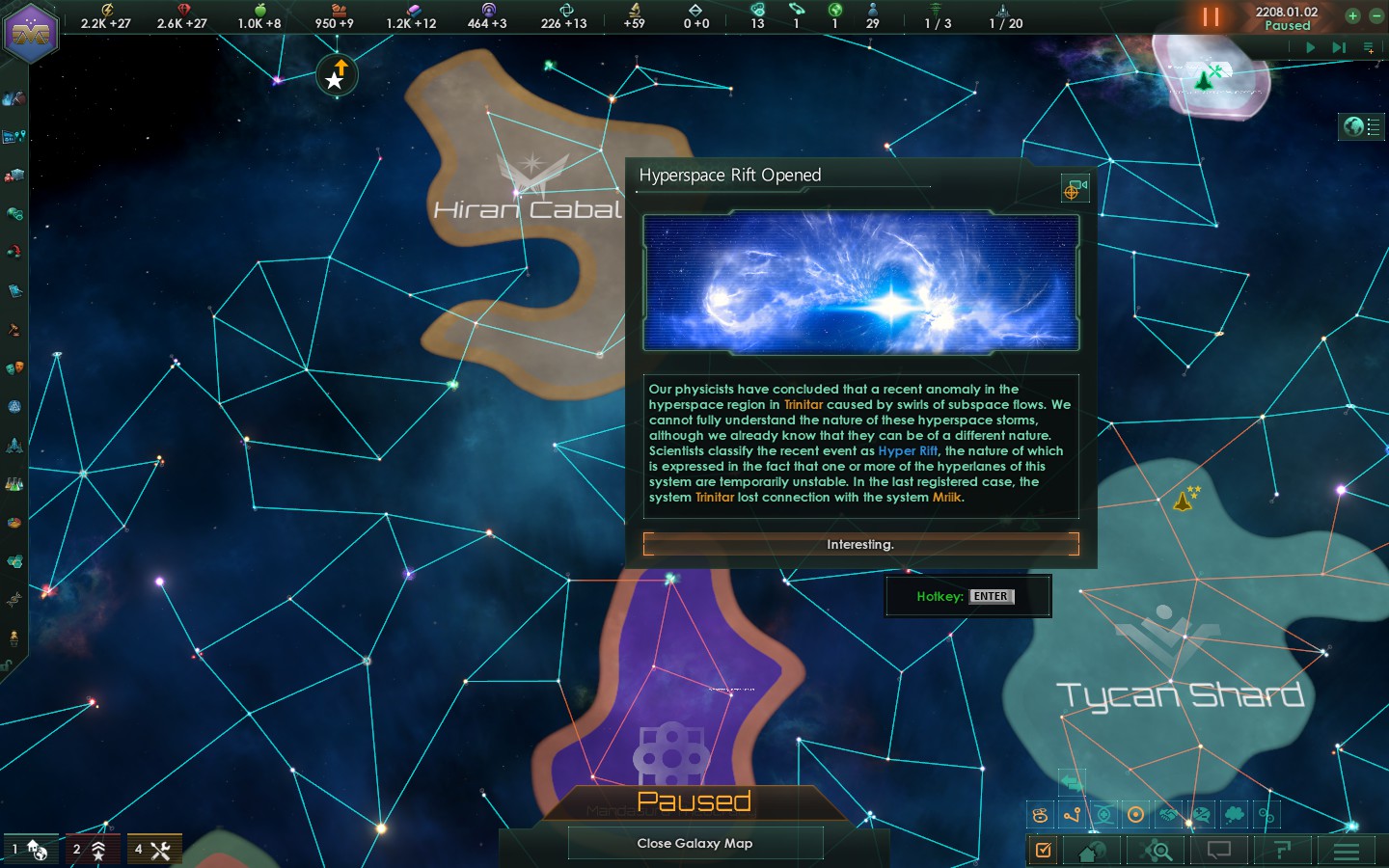Dismiss event with the Interesting option
1389x868 pixels.
click(x=860, y=545)
